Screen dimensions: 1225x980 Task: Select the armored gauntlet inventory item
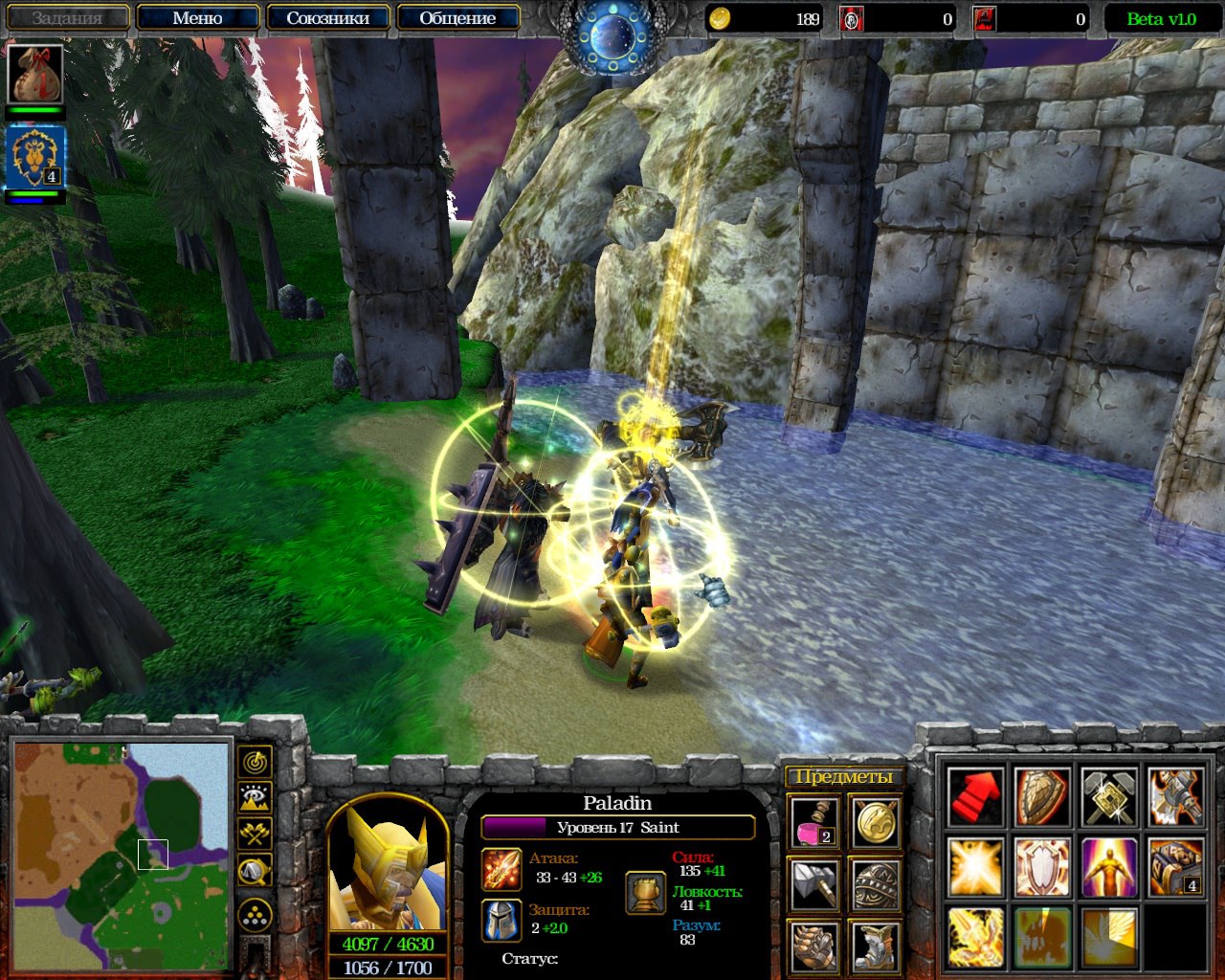coord(814,946)
